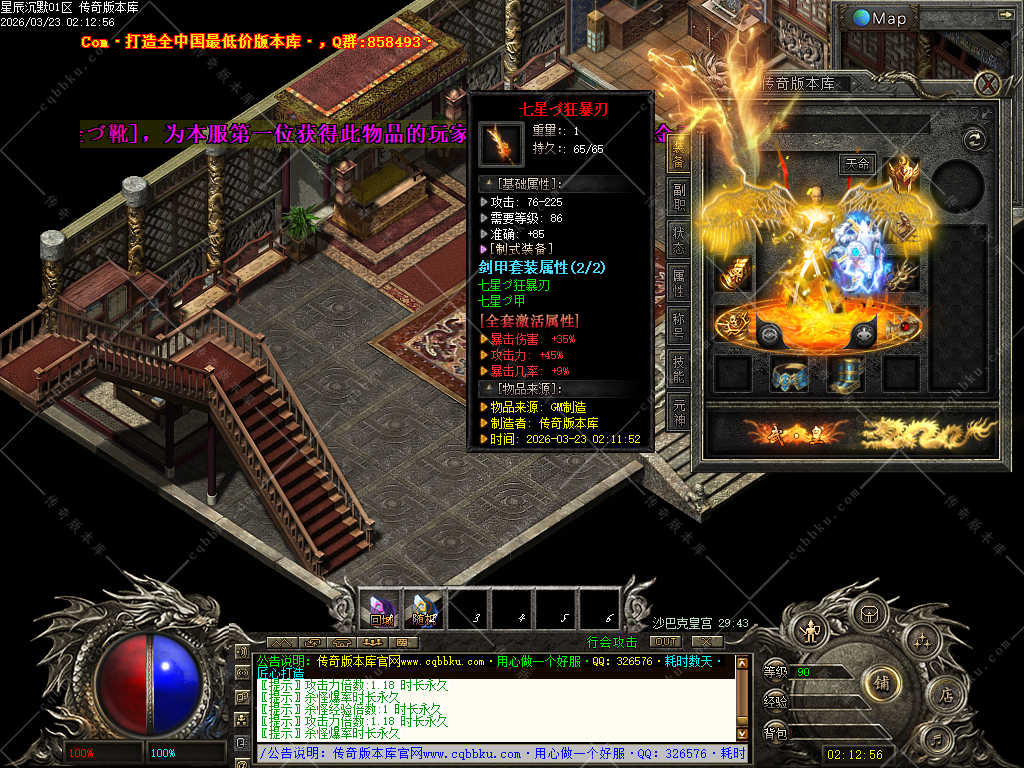
Task: Click the OUT button above chat
Action: point(665,641)
